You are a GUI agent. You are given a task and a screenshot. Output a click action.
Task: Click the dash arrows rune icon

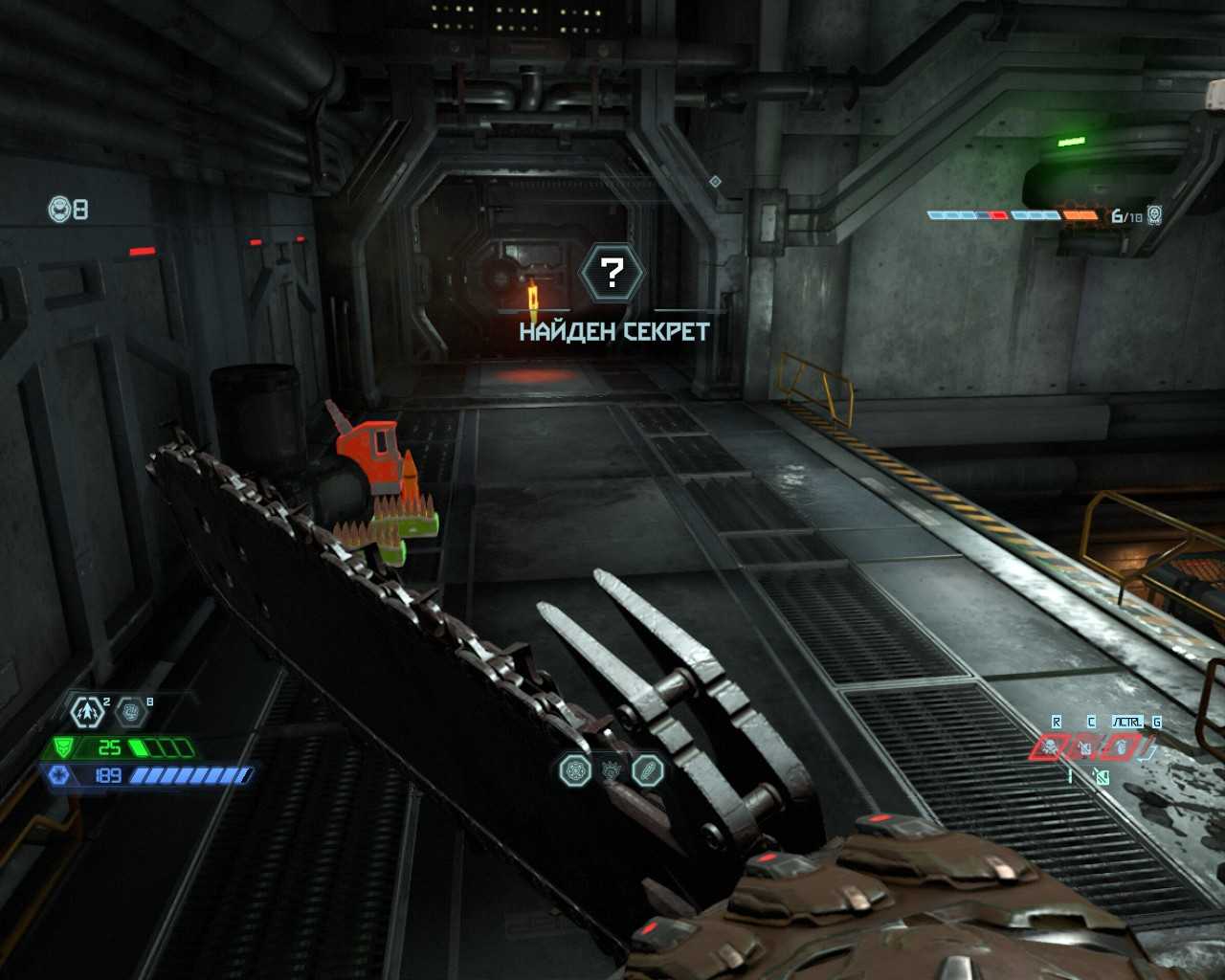coord(88,711)
